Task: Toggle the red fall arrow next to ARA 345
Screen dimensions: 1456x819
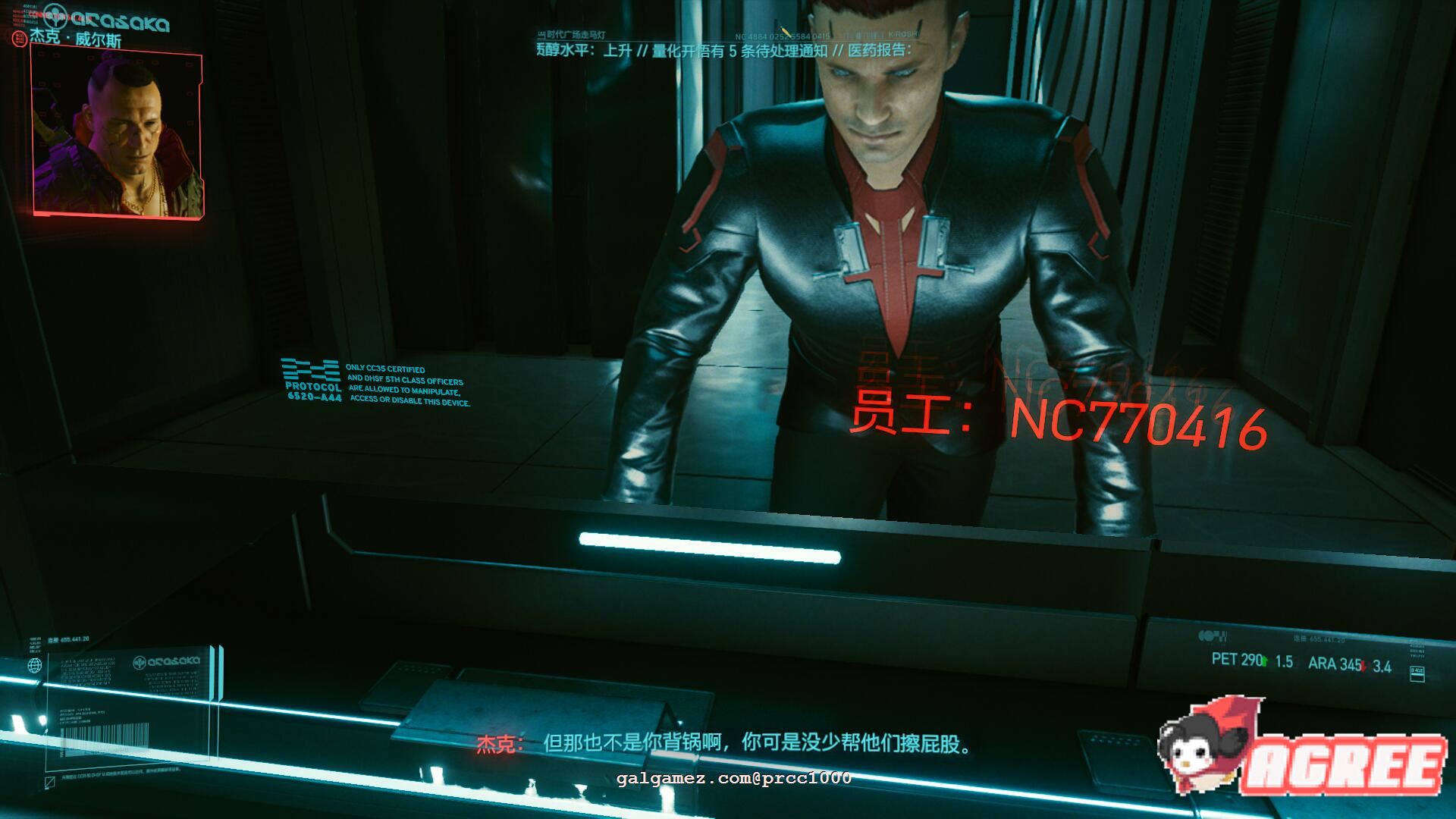Action: (x=1362, y=666)
